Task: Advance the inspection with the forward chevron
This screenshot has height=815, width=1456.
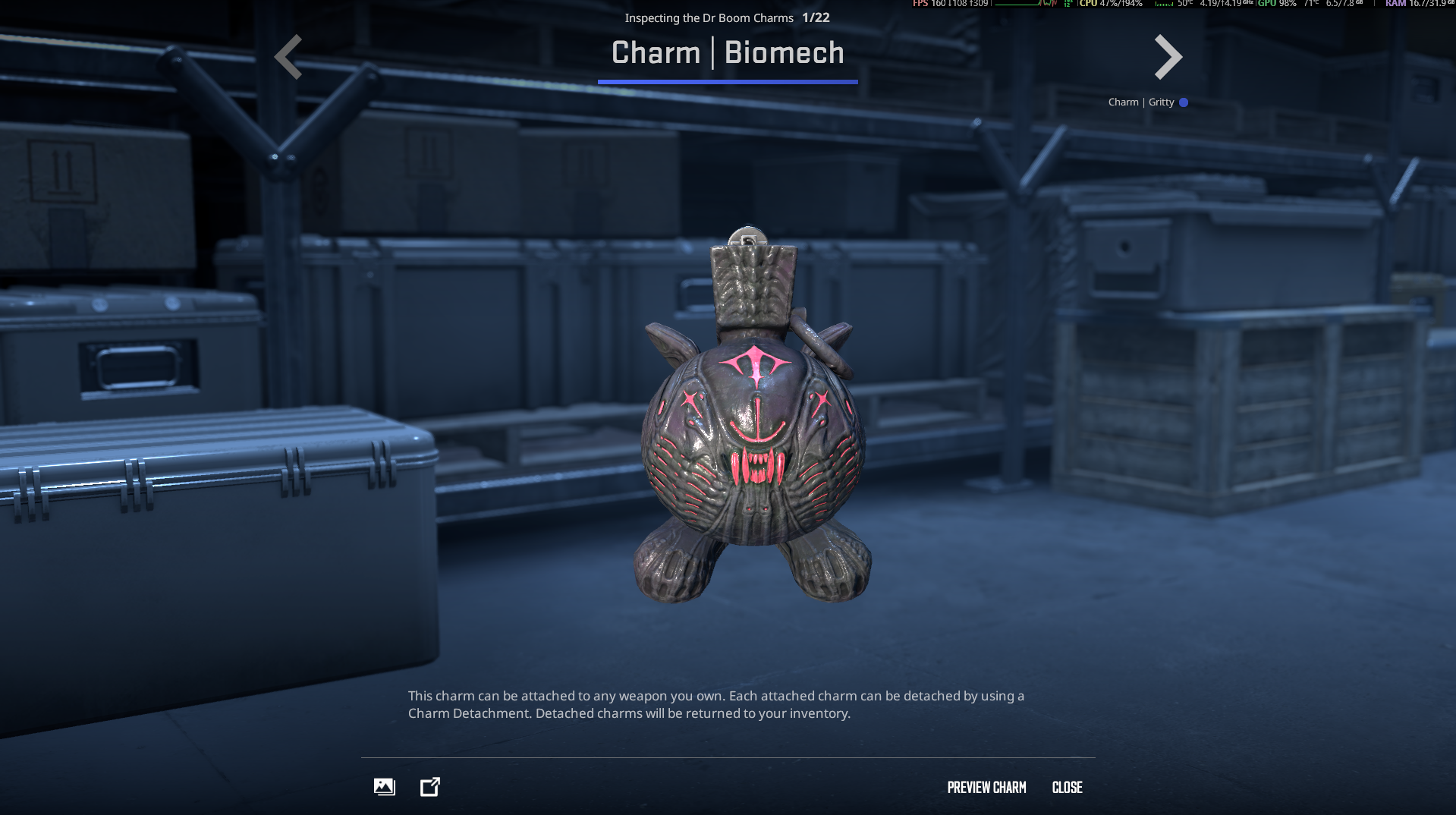Action: (x=1167, y=57)
